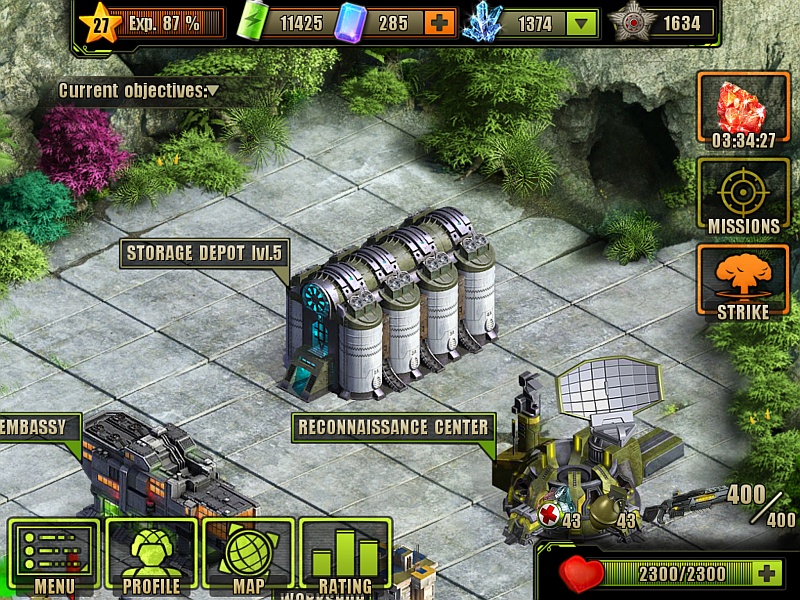The image size is (800, 600).
Task: Select the Storage Depot lvl.5 label
Action: pos(204,253)
